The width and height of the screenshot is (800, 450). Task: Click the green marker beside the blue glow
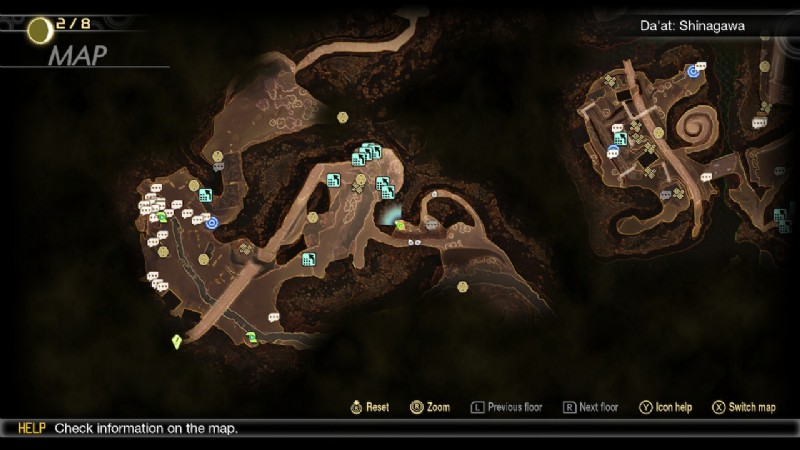tap(400, 225)
